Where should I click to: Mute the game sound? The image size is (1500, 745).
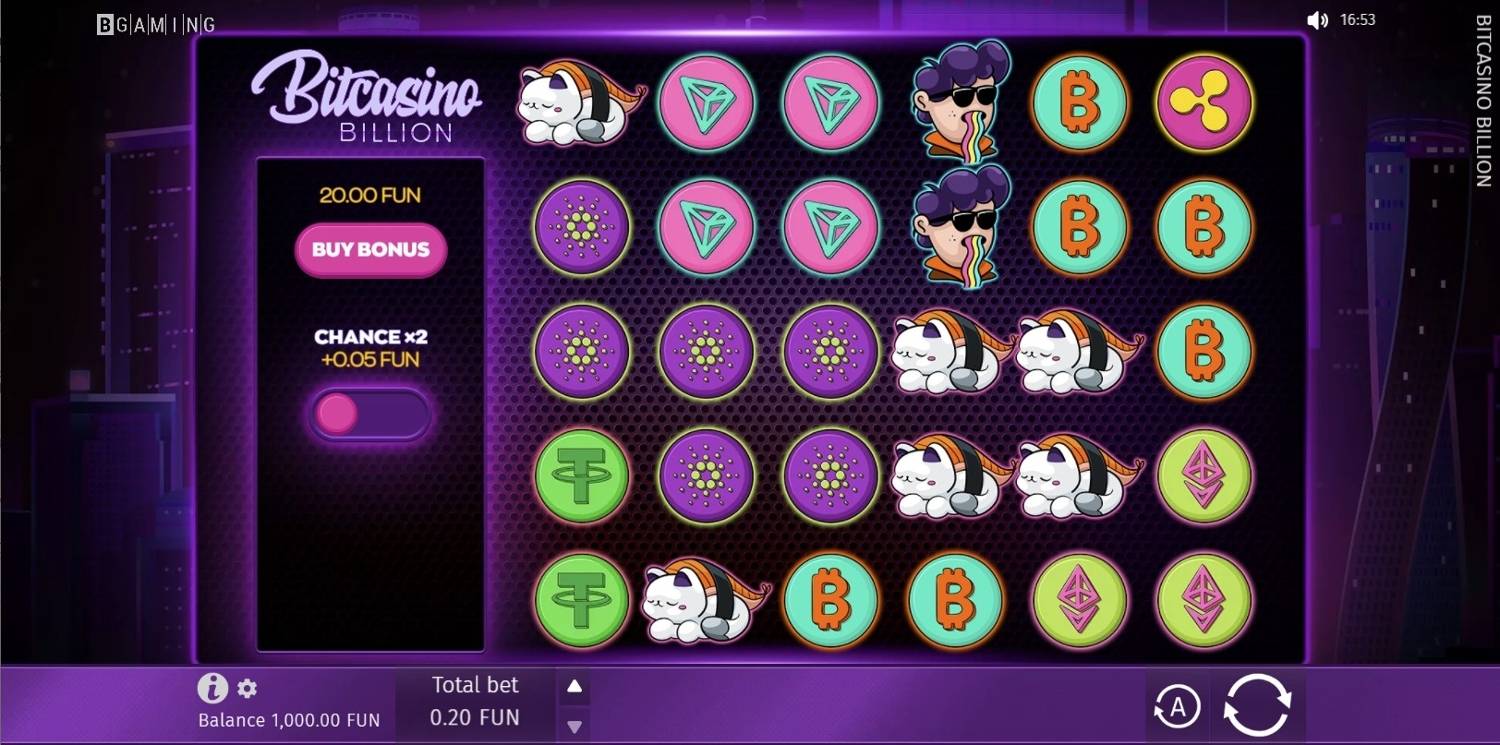(x=1316, y=18)
